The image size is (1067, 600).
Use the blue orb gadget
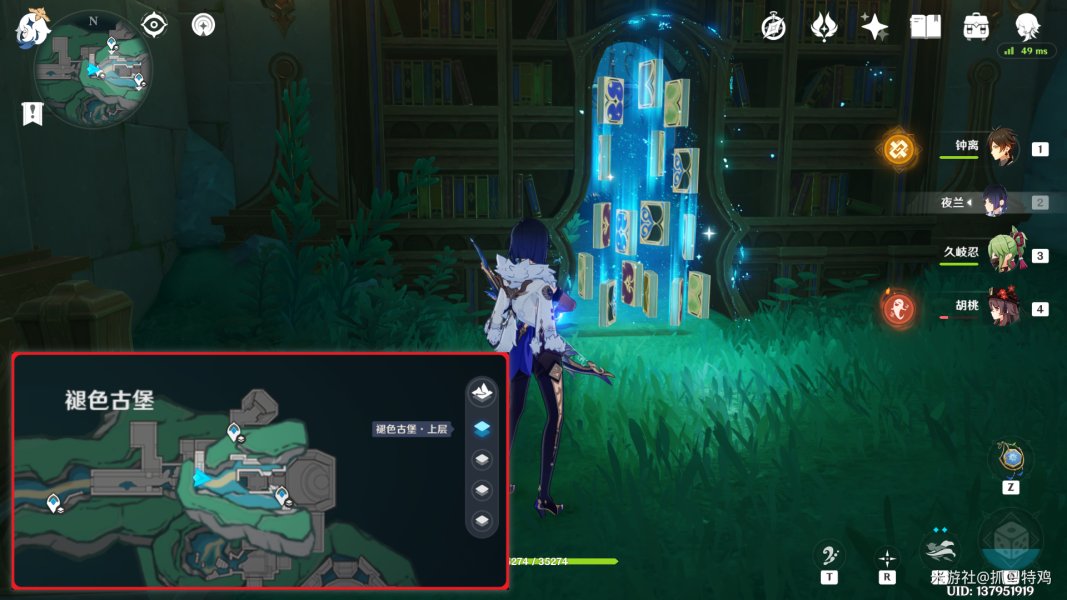[x=1012, y=459]
